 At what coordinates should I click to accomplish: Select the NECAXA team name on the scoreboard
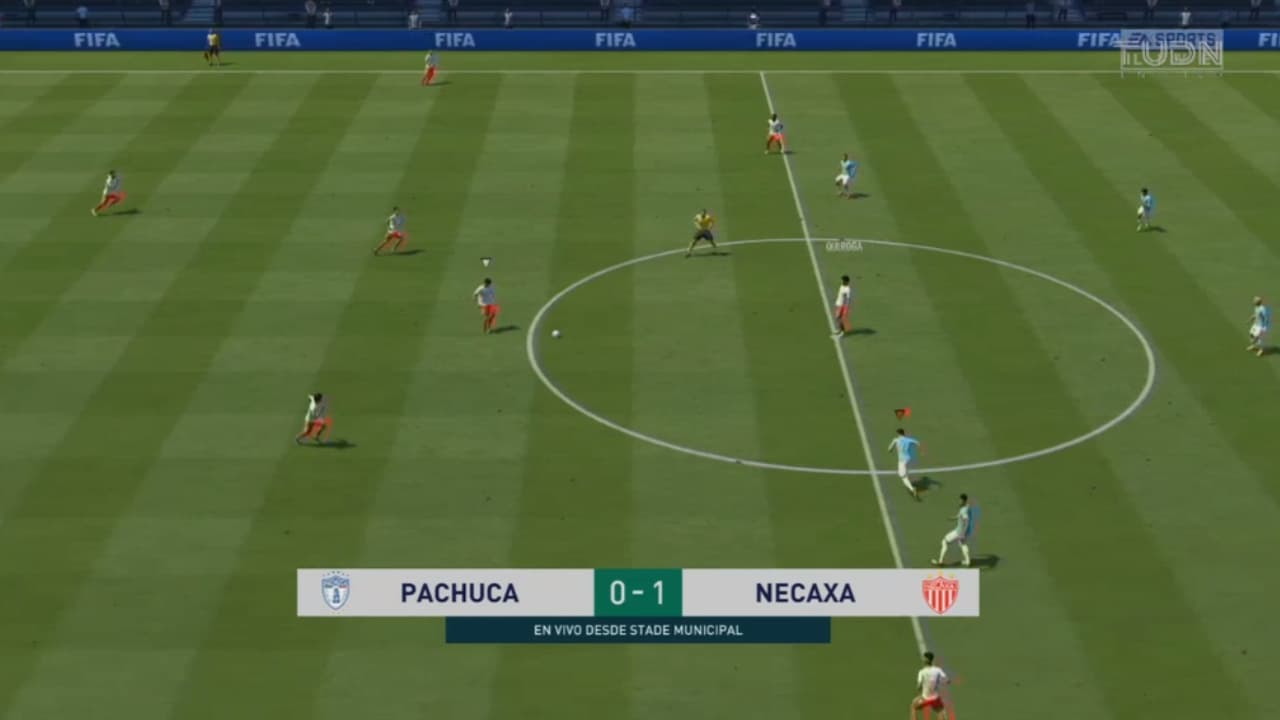(x=806, y=592)
